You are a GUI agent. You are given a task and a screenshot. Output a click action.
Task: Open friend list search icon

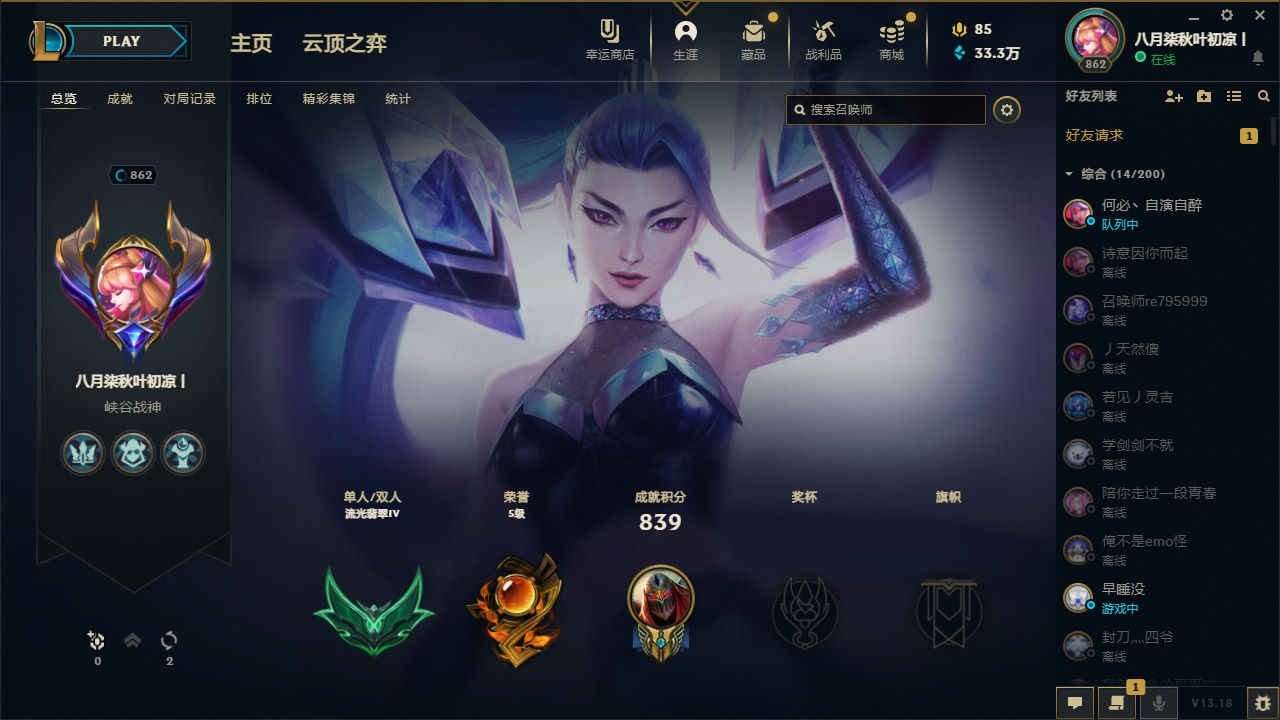(1264, 96)
